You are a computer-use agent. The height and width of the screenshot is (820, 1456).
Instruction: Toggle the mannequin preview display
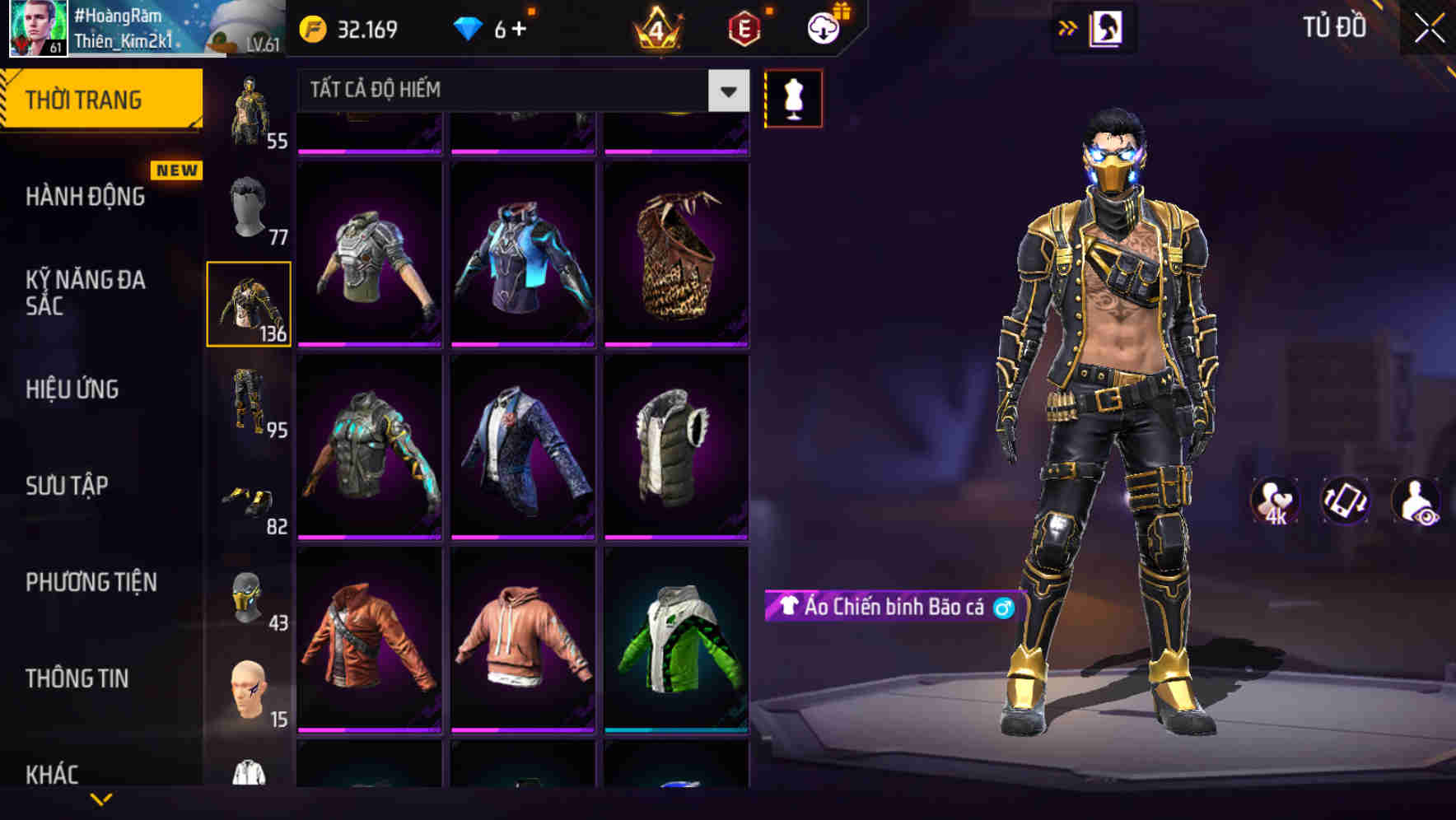(793, 99)
